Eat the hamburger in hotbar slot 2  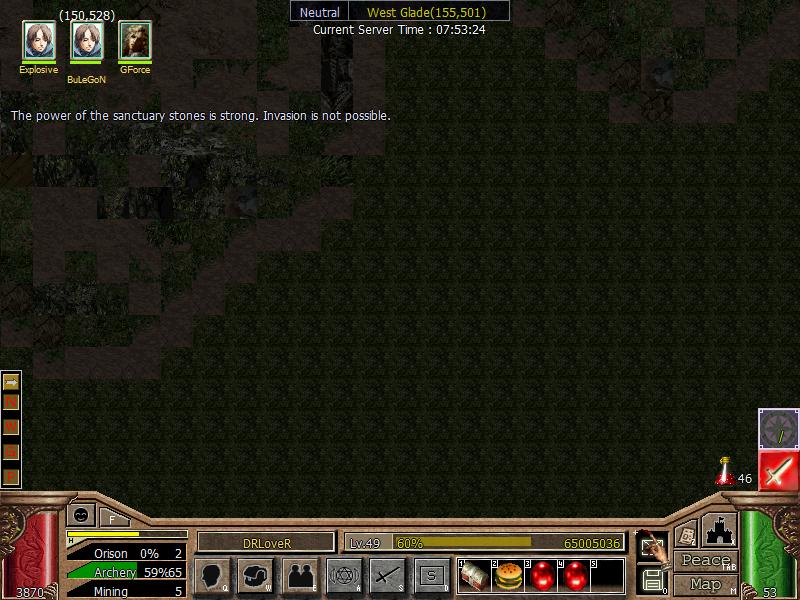click(x=509, y=576)
